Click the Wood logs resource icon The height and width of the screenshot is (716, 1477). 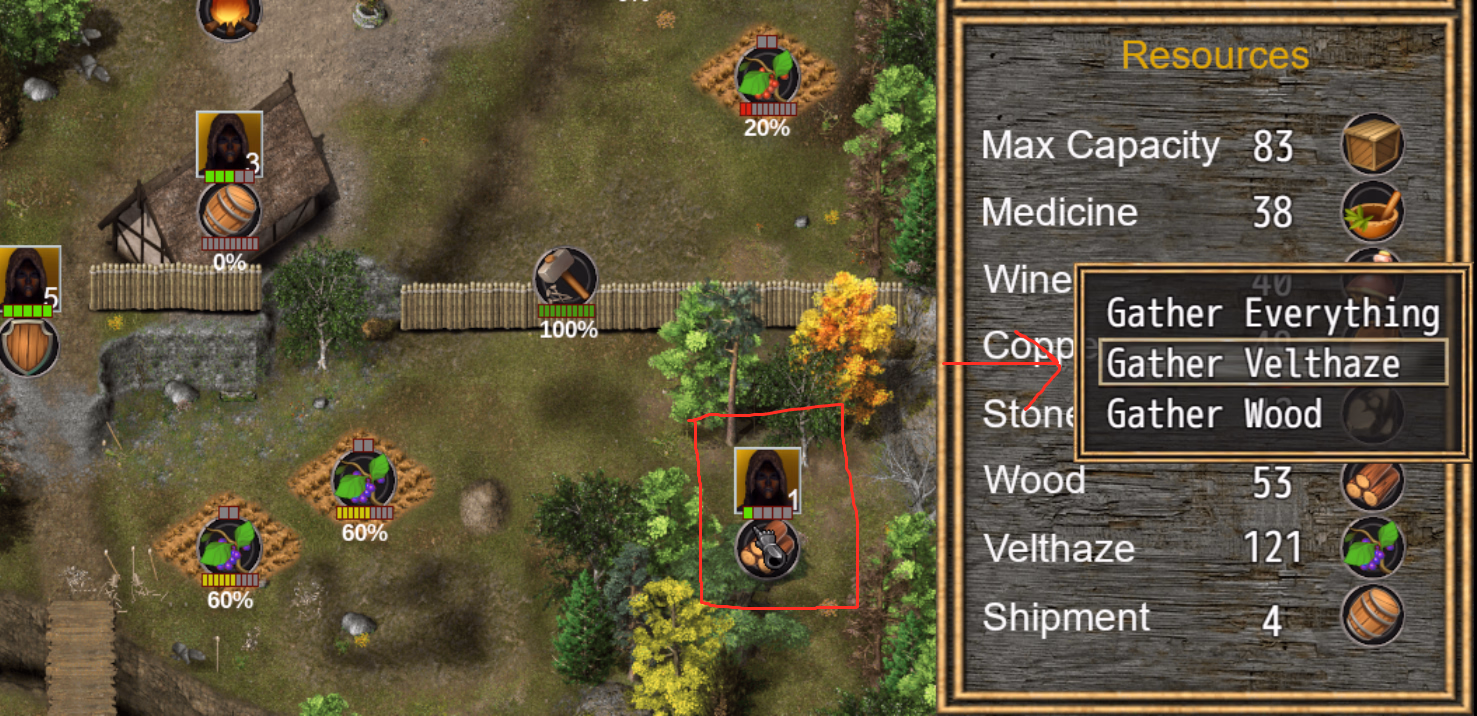(1373, 482)
